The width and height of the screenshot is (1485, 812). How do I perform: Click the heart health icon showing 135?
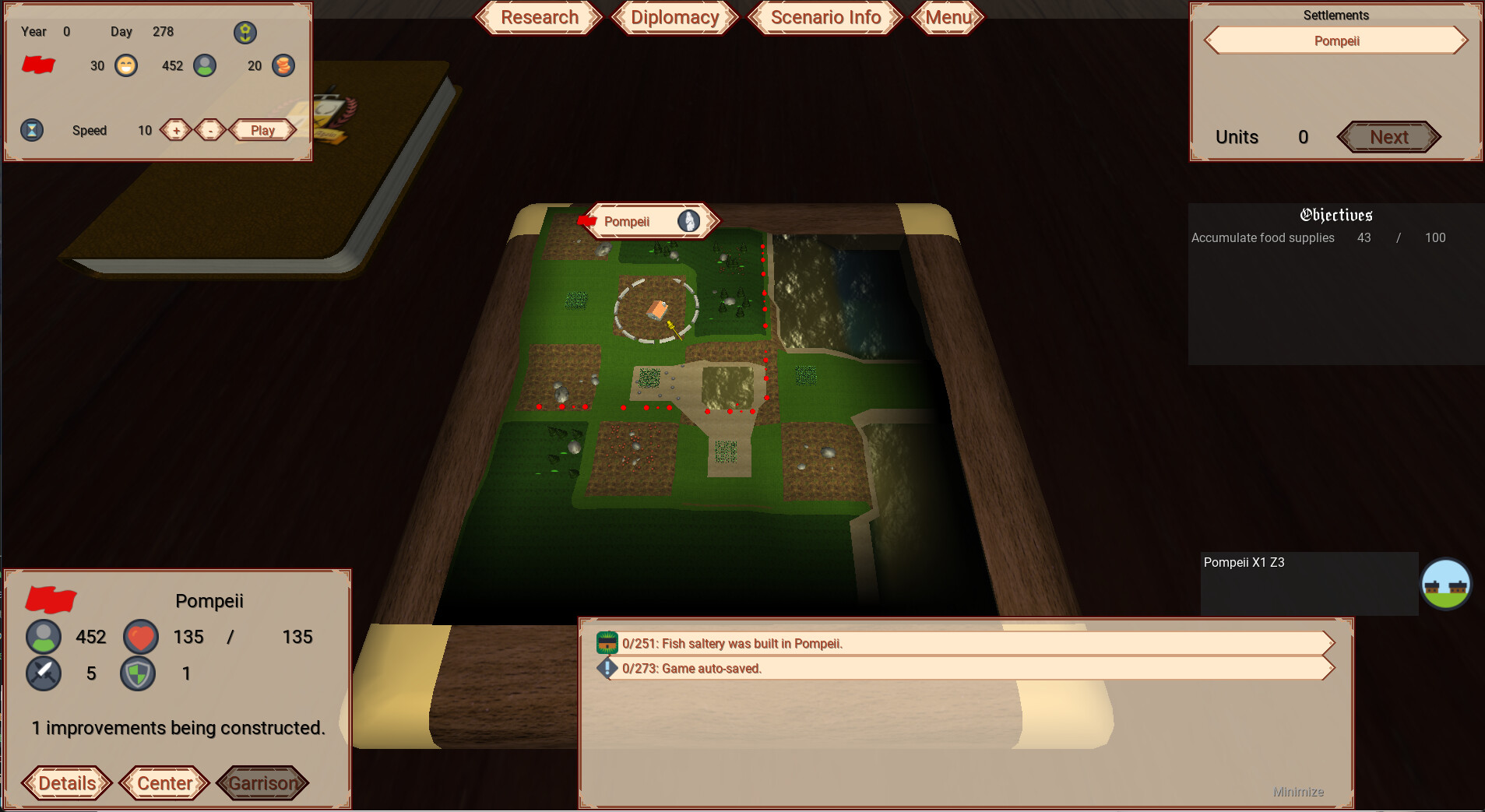click(140, 636)
